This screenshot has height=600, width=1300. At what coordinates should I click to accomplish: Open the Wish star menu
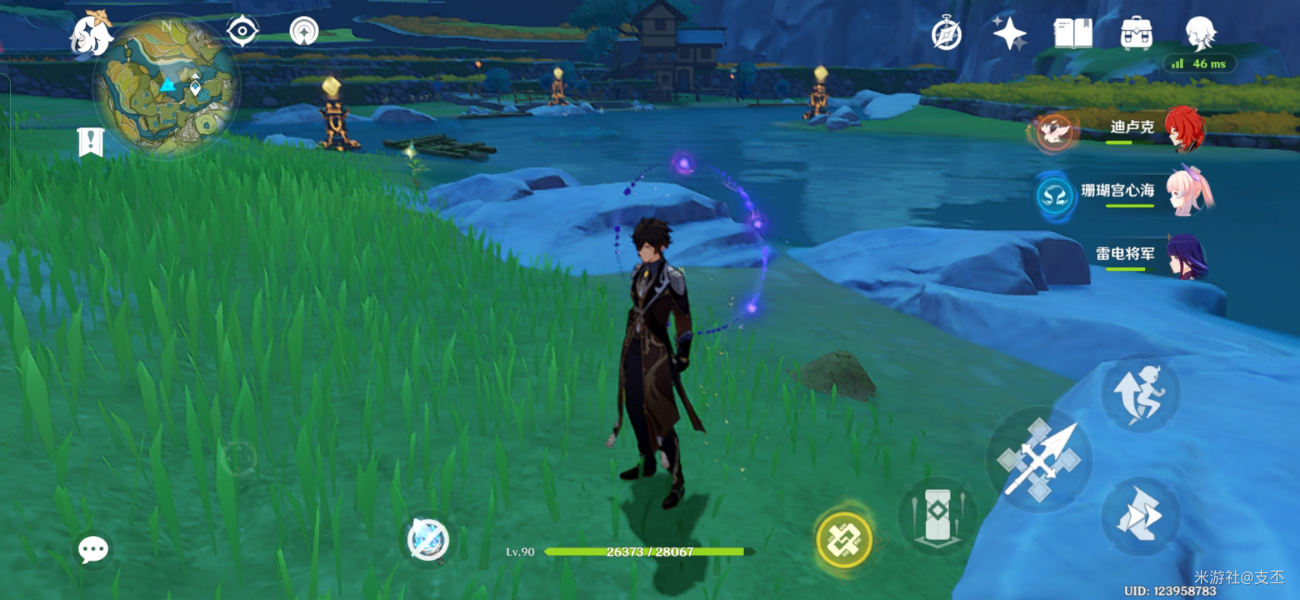pos(1009,34)
